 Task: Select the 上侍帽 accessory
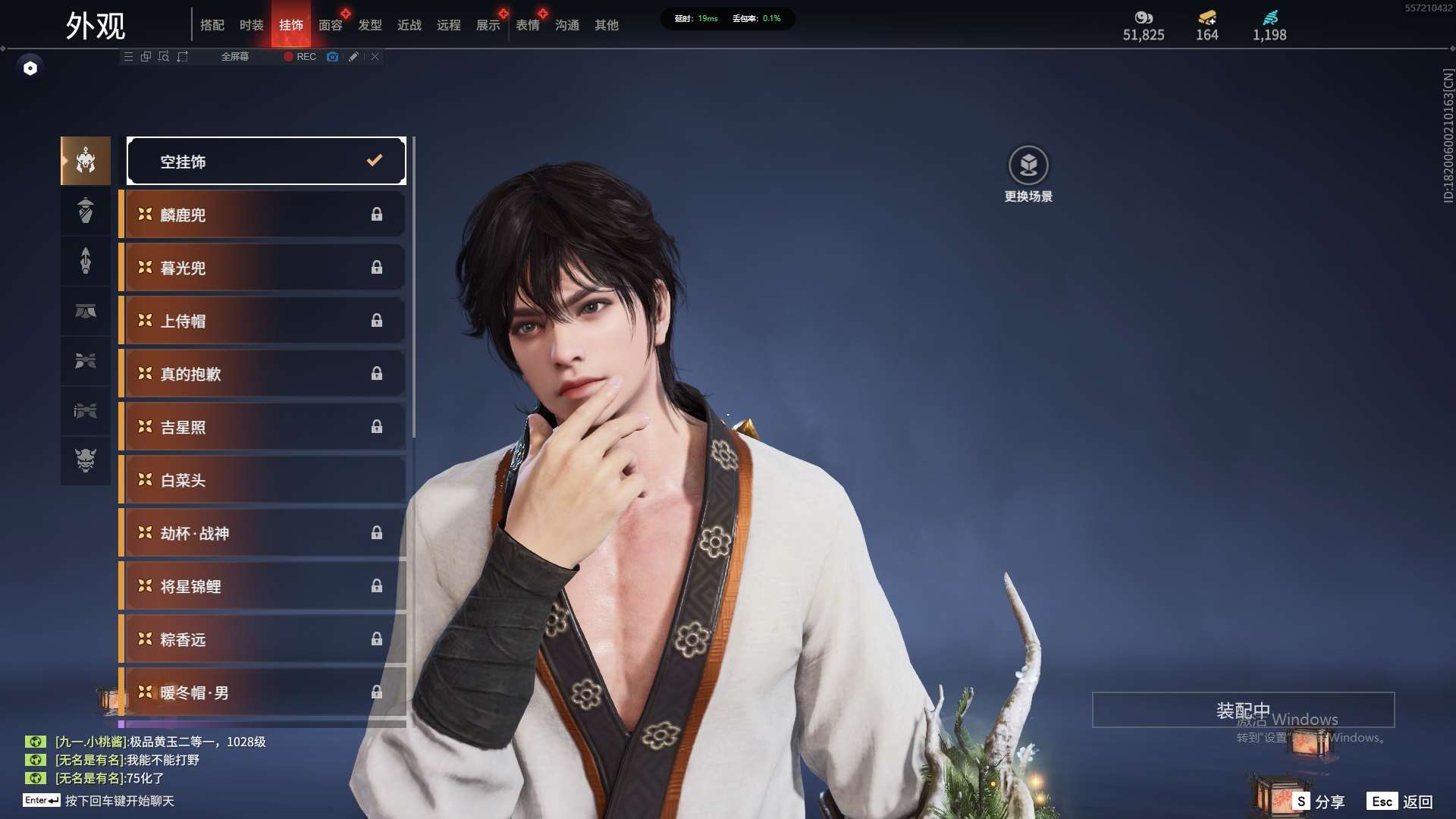(263, 321)
